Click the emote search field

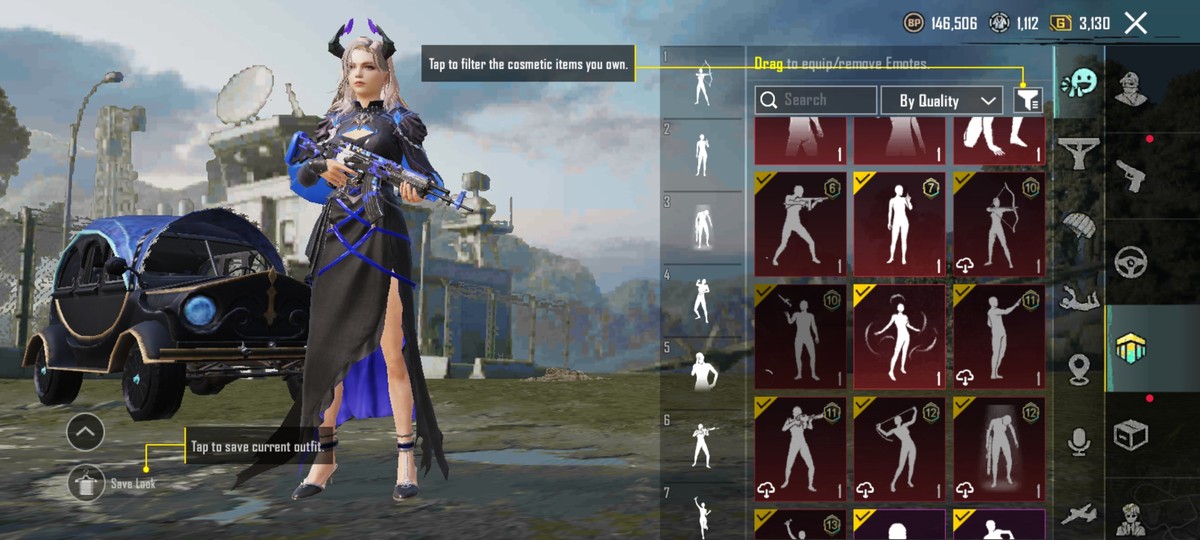tap(816, 100)
